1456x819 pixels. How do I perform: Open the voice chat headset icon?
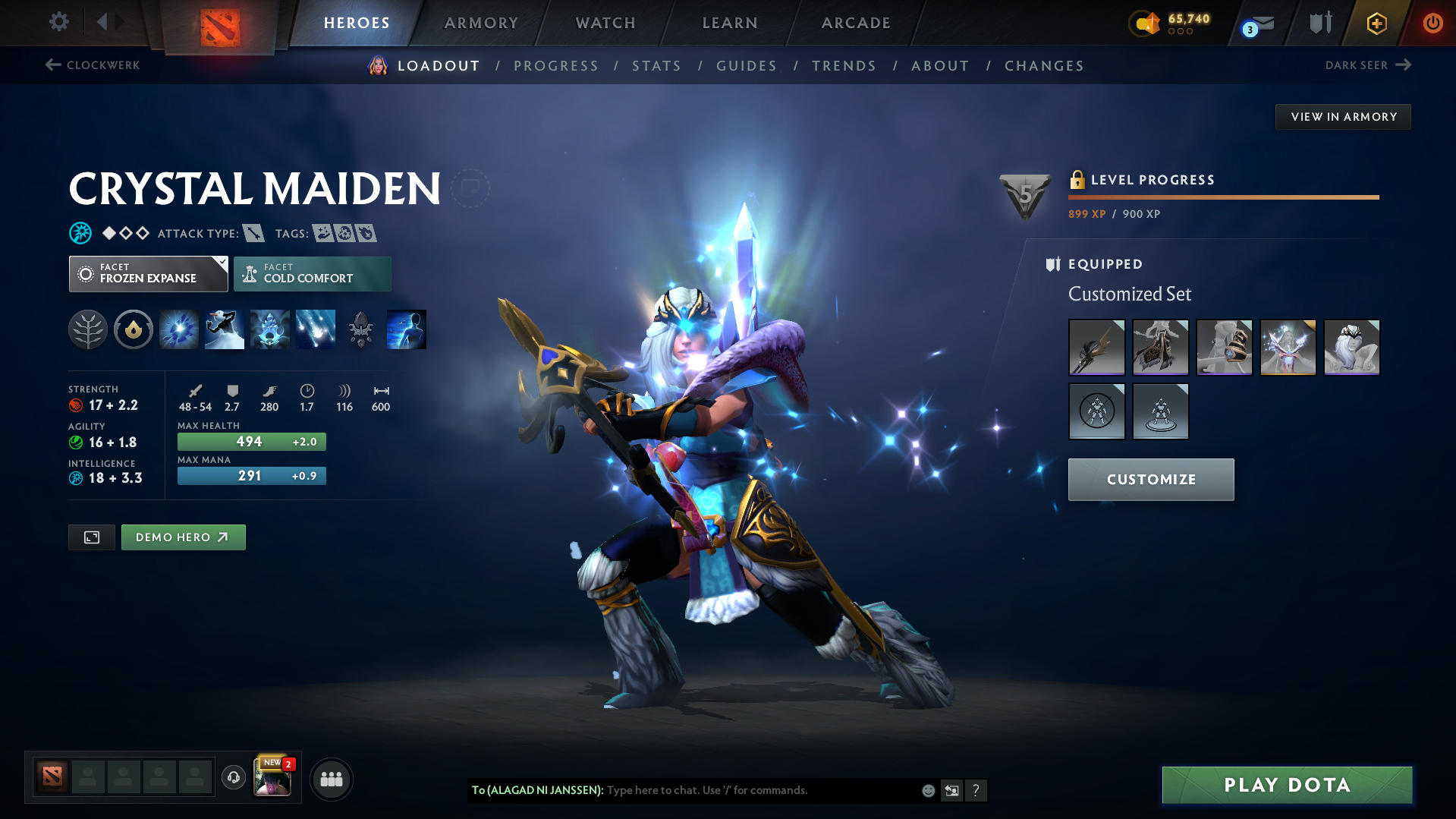click(x=234, y=778)
